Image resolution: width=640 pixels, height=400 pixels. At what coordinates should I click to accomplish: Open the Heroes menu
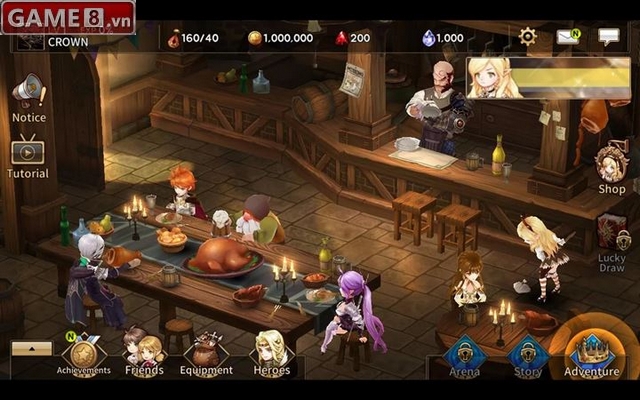point(271,353)
